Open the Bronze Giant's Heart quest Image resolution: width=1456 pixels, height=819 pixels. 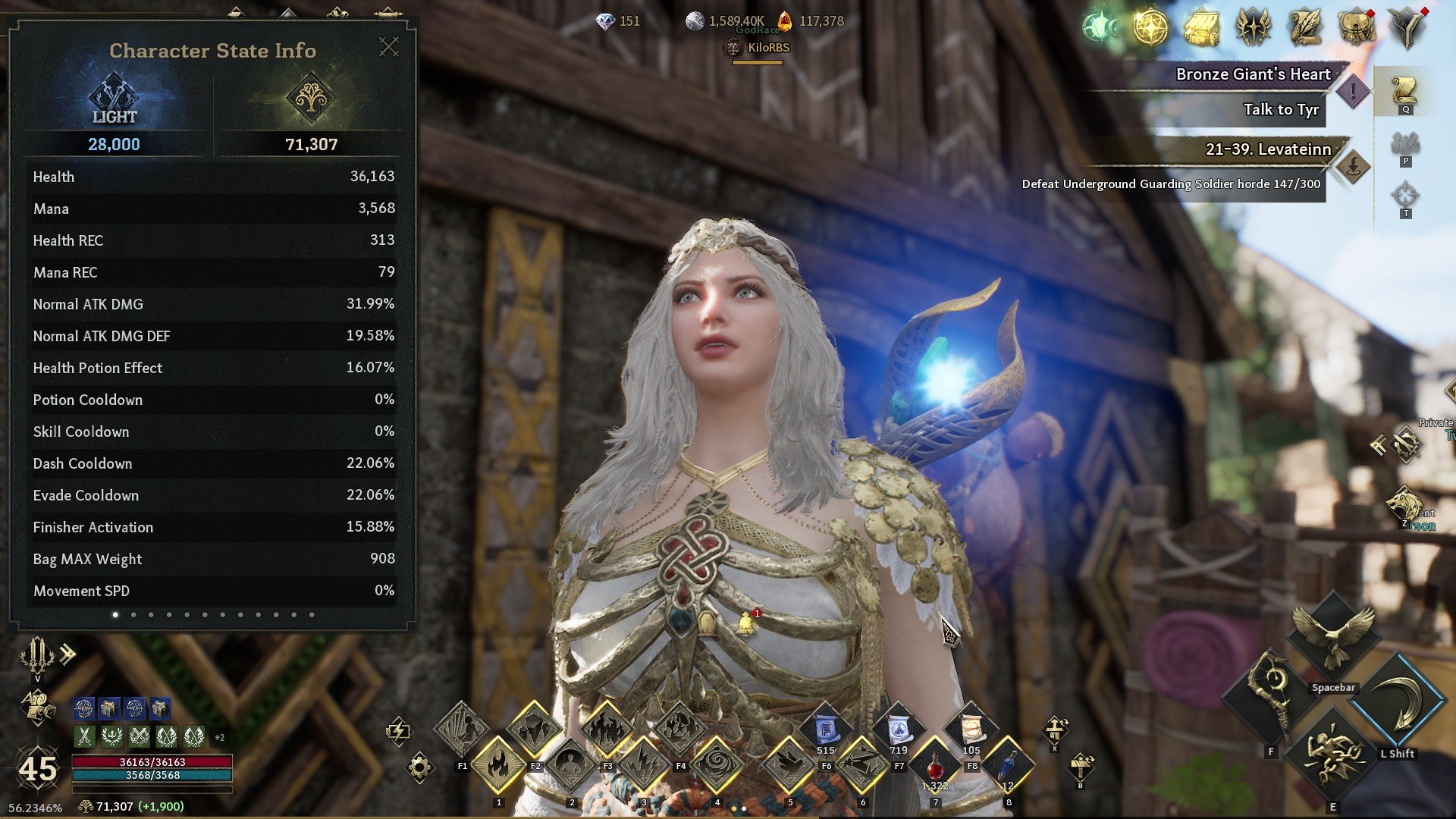click(1253, 74)
